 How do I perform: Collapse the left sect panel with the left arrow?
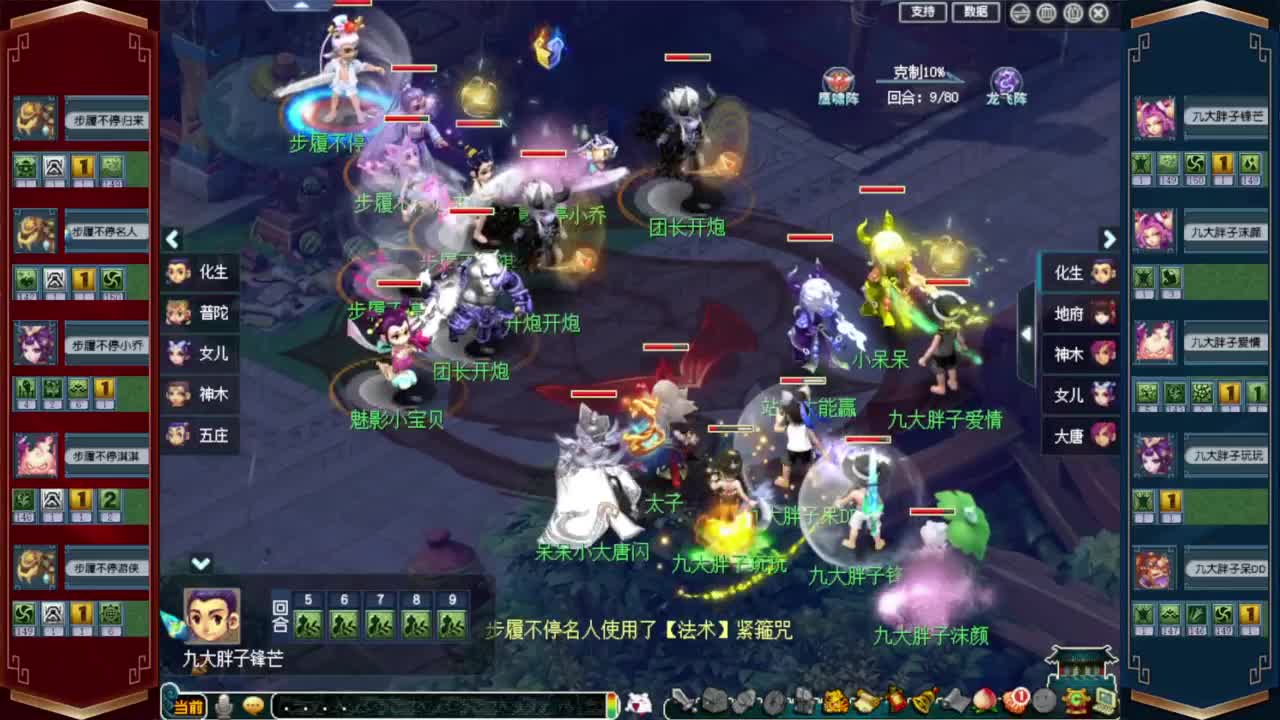172,239
